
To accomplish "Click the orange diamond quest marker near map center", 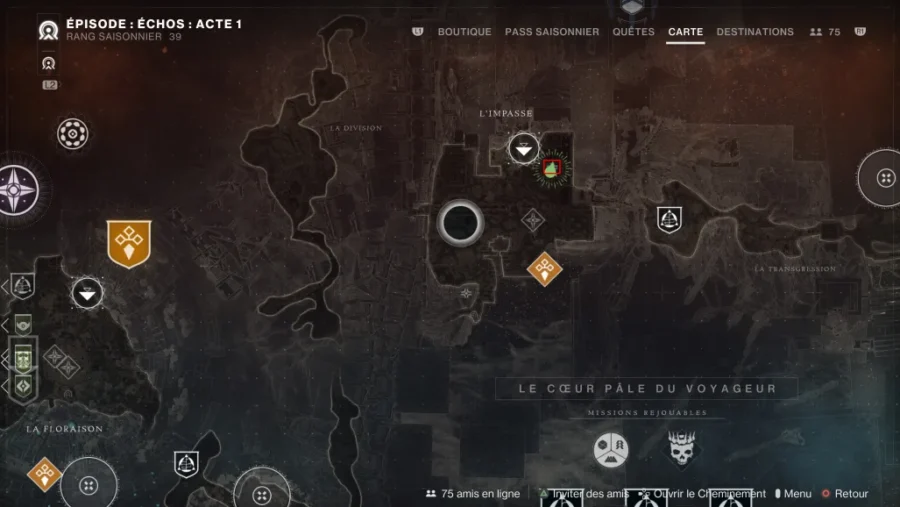I will coord(544,268).
